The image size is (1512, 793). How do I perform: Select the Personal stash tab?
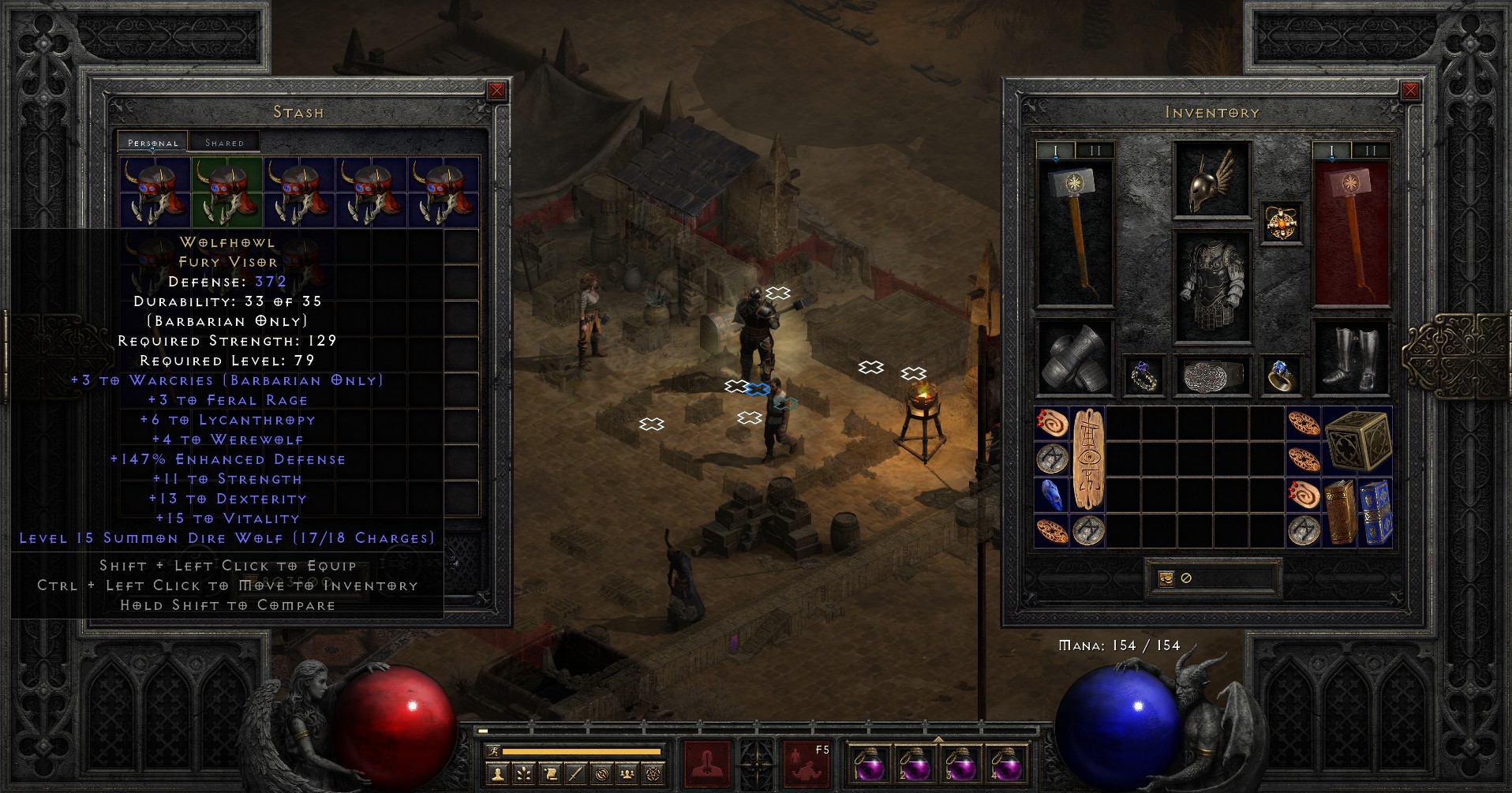pyautogui.click(x=152, y=143)
